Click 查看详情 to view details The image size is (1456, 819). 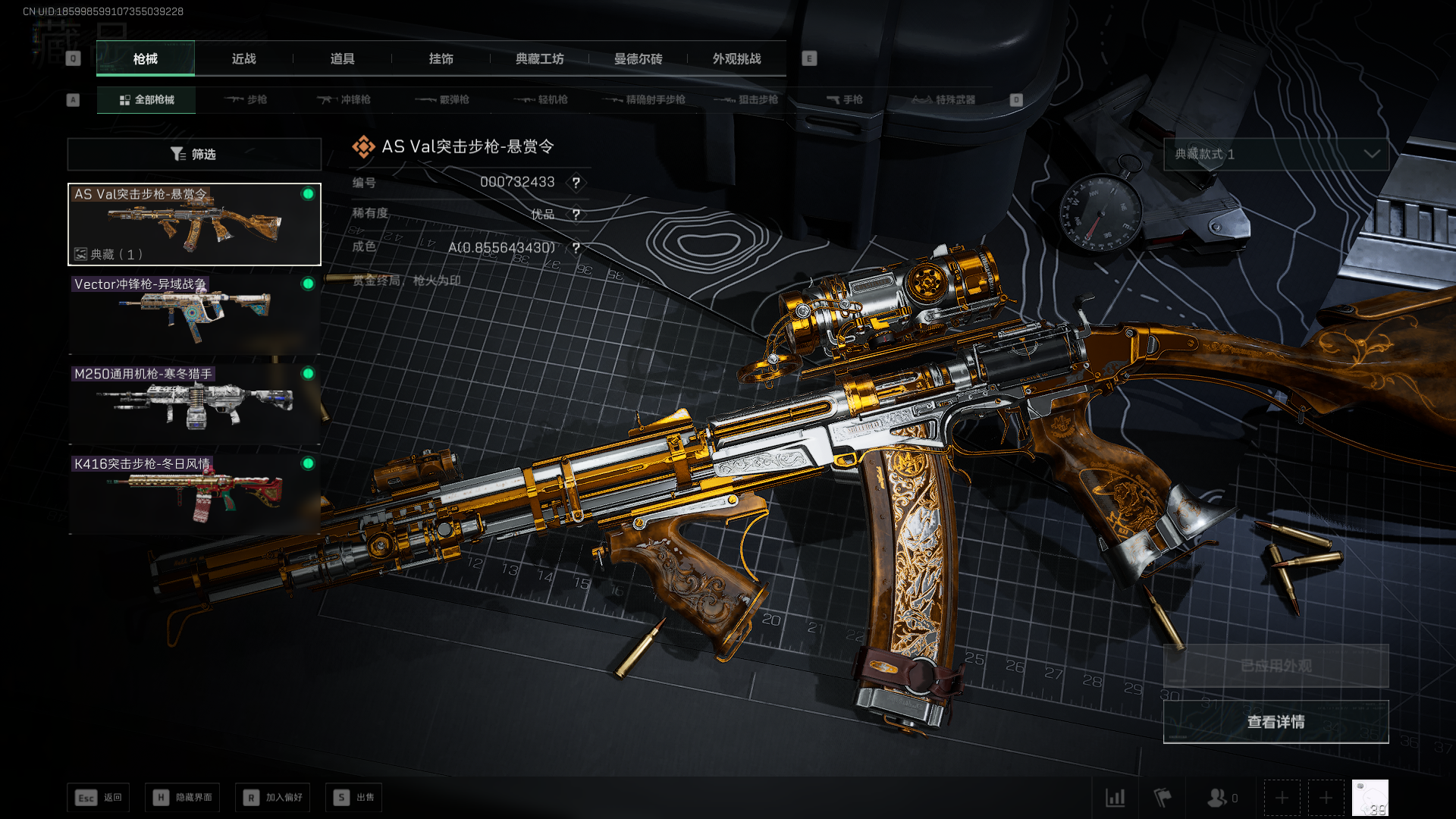(x=1276, y=722)
